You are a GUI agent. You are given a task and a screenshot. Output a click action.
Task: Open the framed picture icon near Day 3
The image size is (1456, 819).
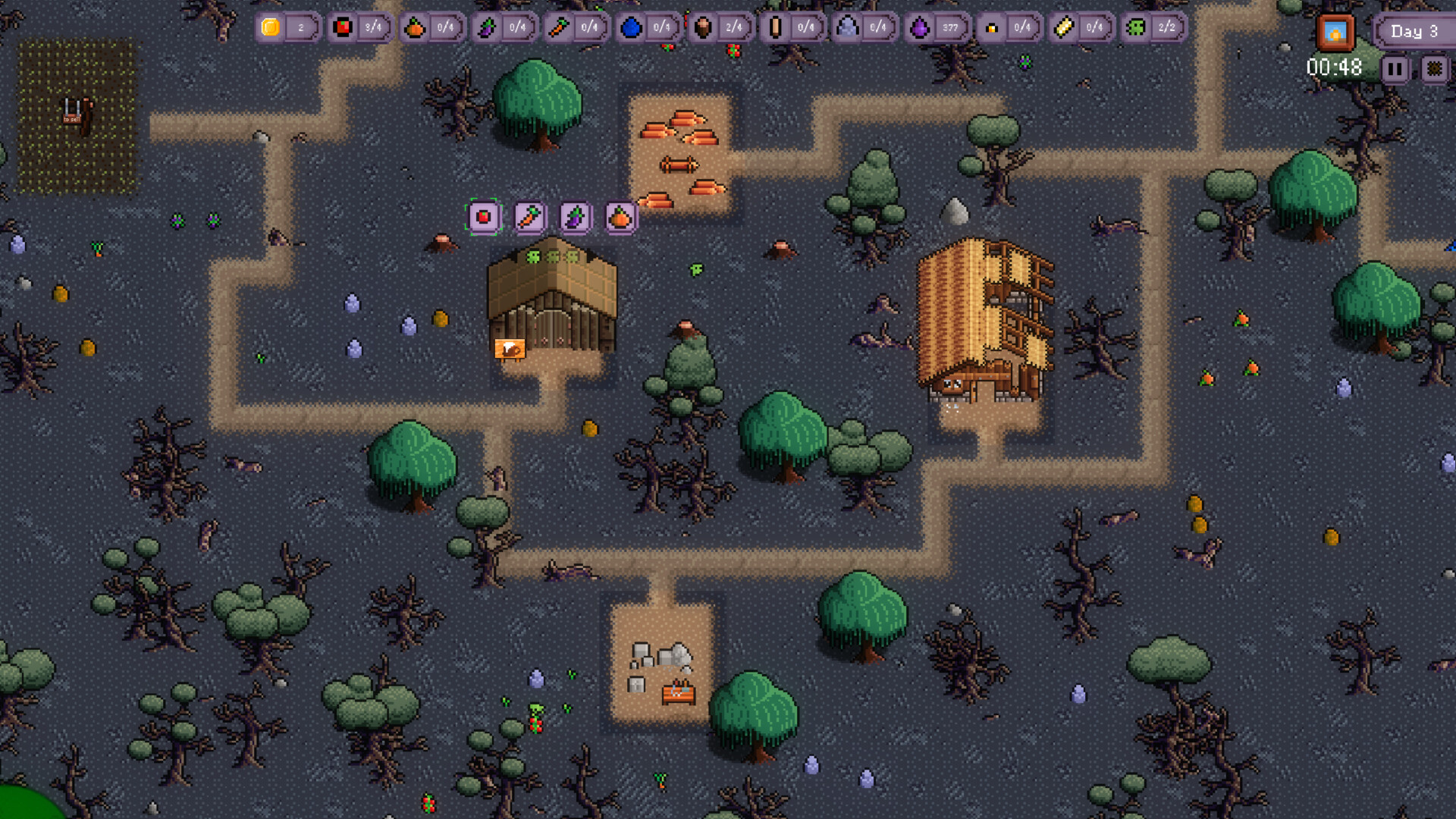[1336, 32]
